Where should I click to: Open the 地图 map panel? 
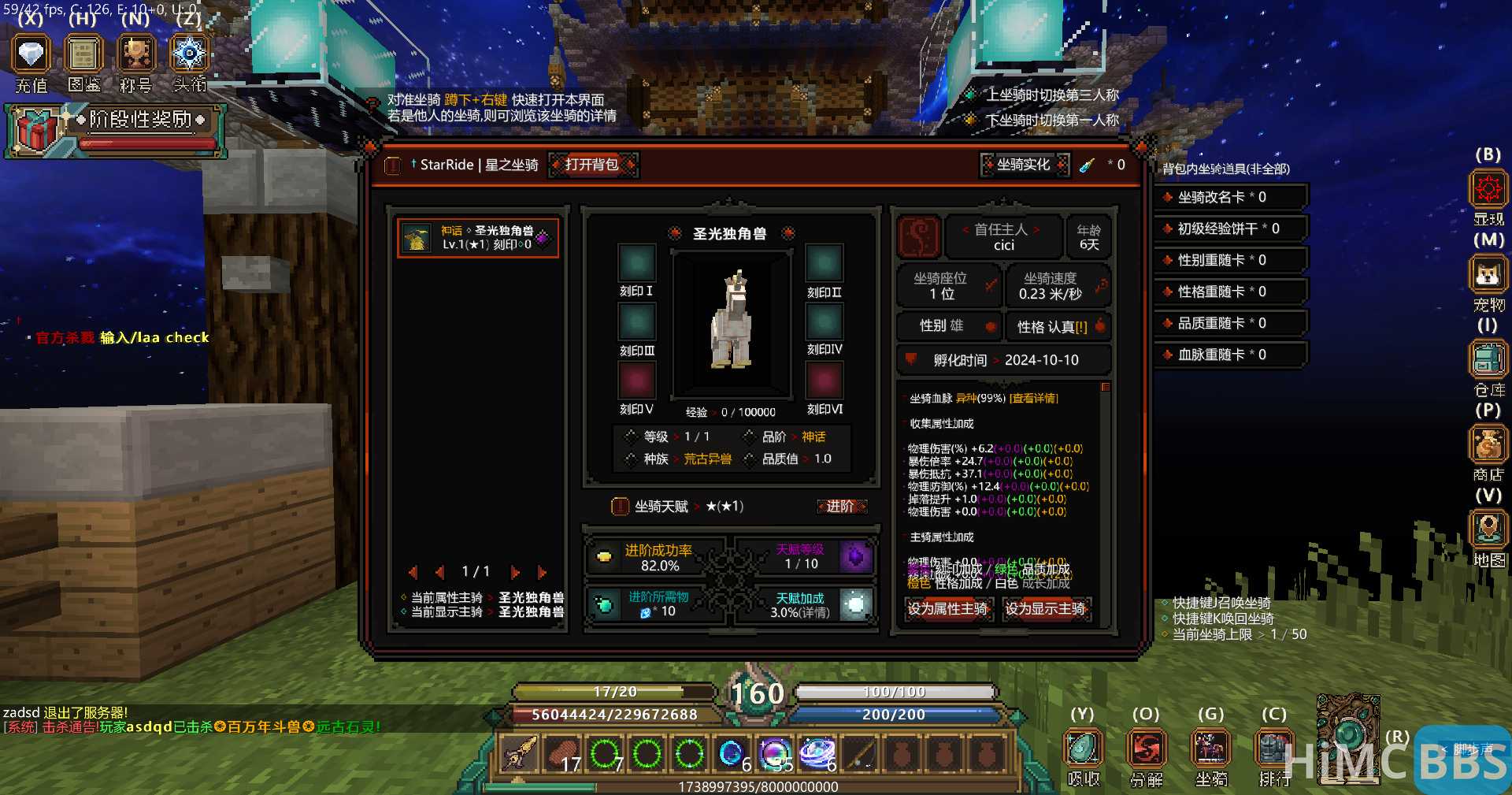(x=1488, y=529)
